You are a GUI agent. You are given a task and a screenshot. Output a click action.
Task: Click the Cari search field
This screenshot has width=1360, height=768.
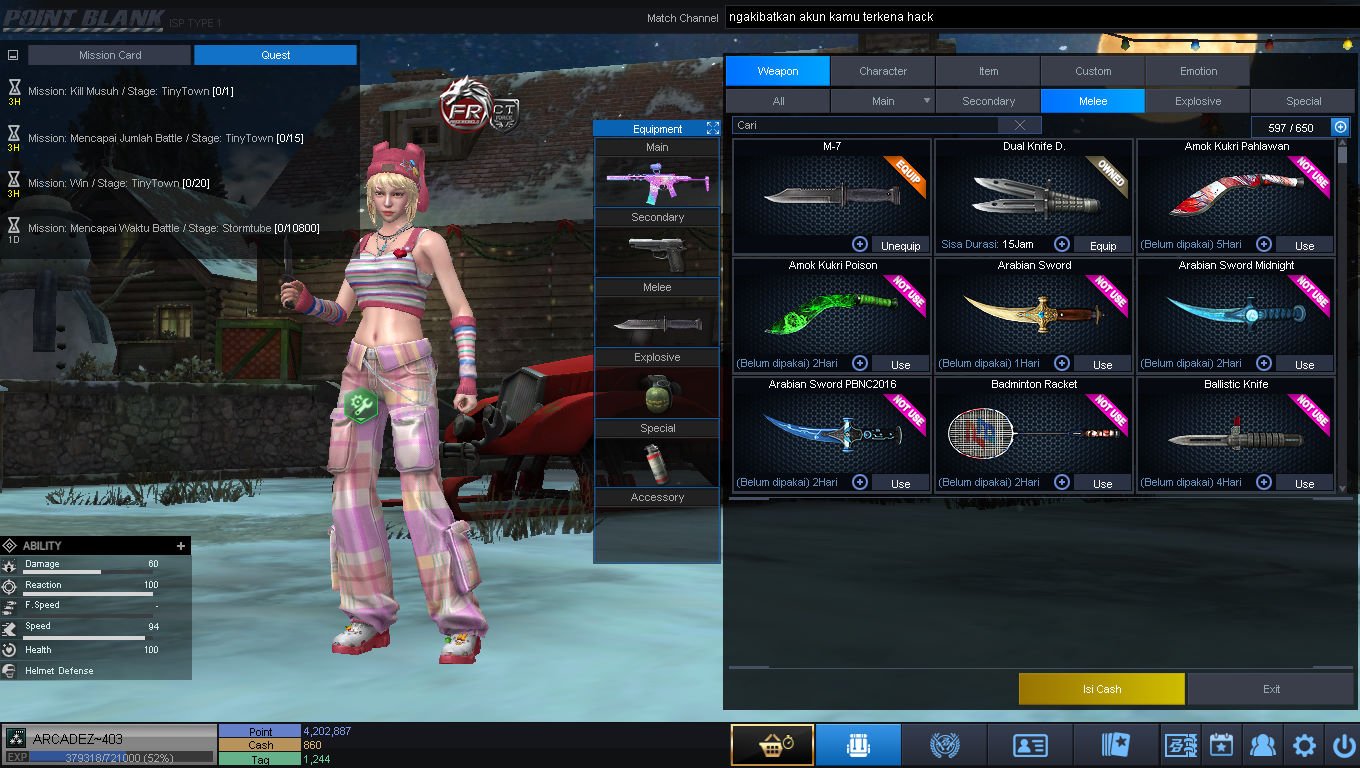tap(865, 125)
